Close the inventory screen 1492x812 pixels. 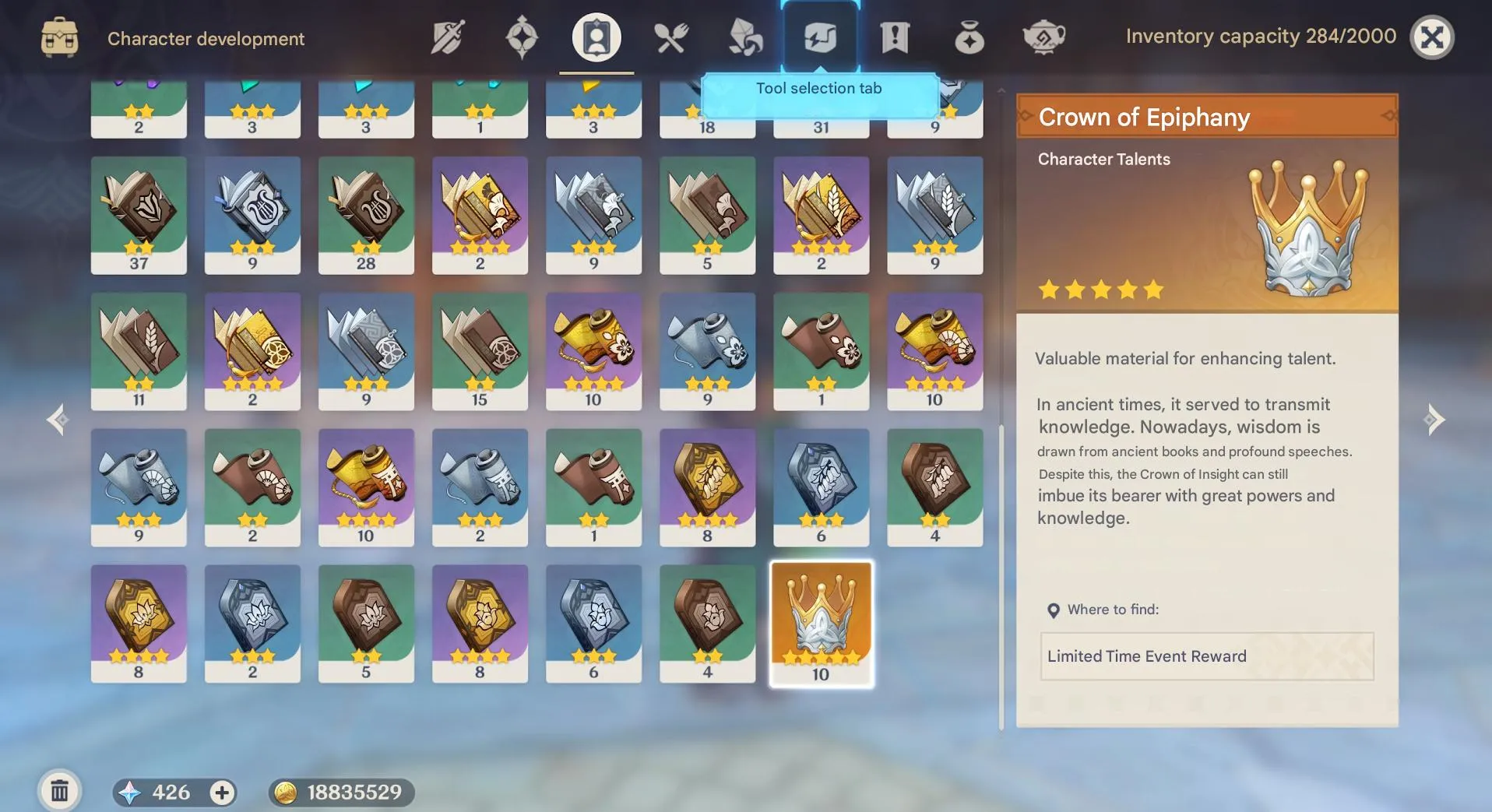1433,36
